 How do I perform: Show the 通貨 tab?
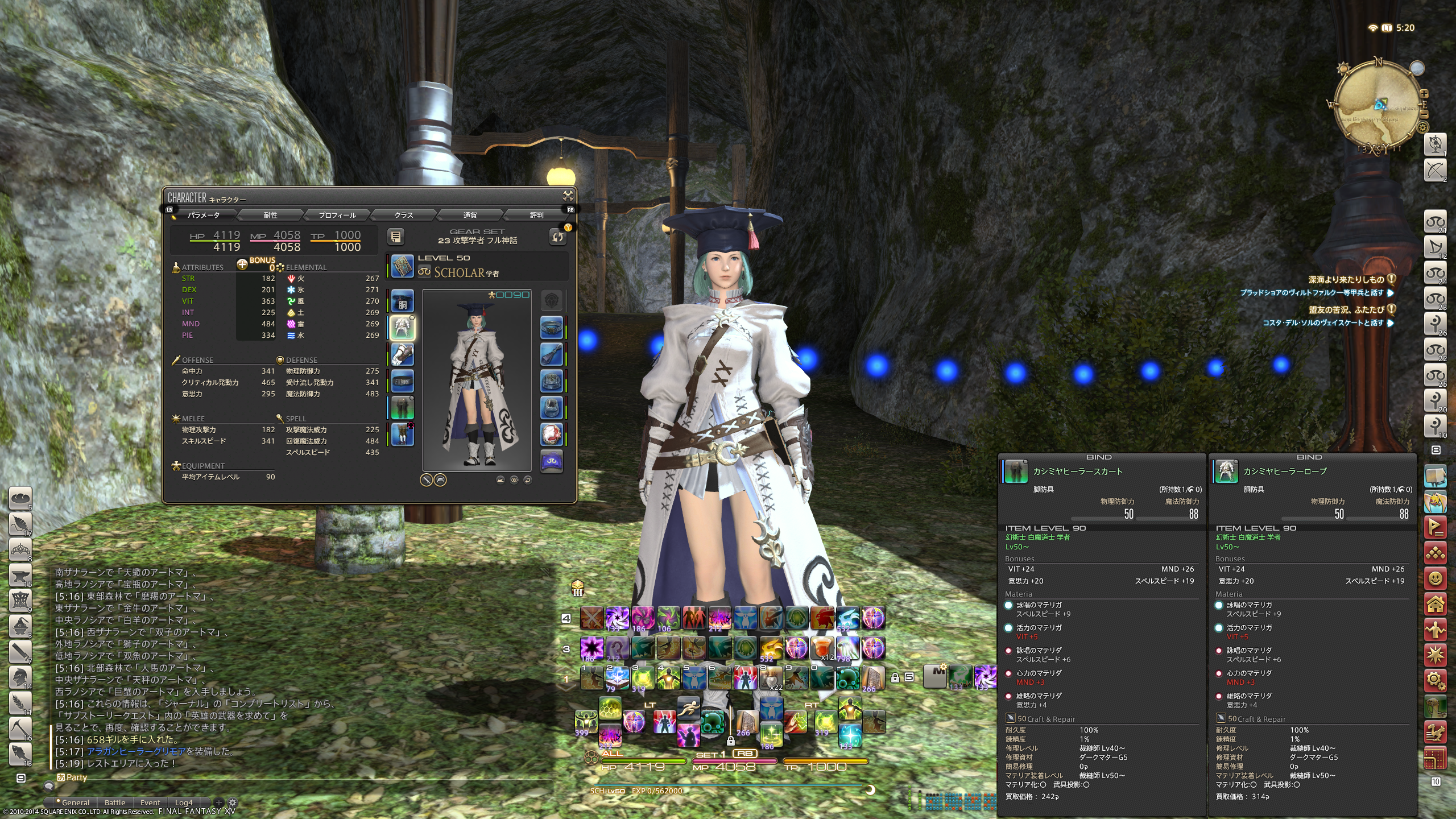(470, 215)
